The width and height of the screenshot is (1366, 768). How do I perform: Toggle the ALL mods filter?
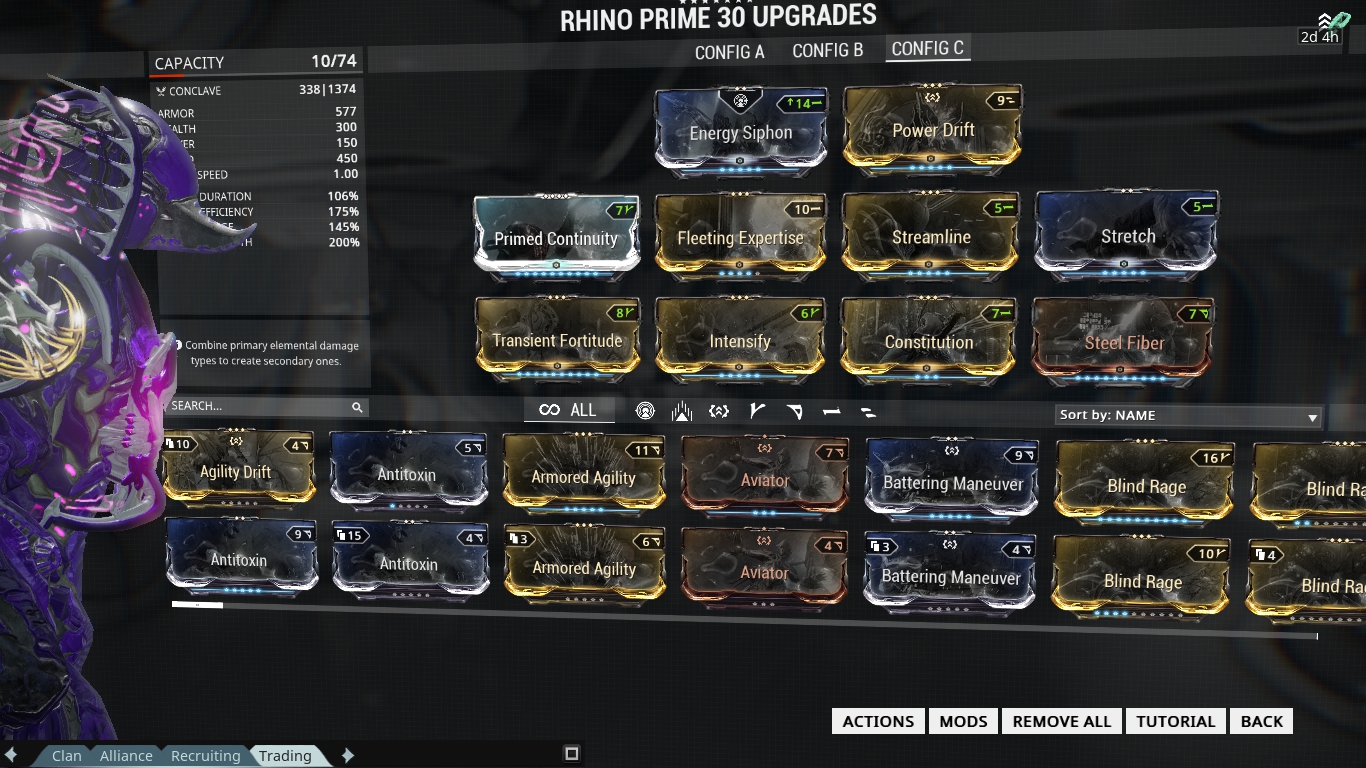[x=568, y=409]
